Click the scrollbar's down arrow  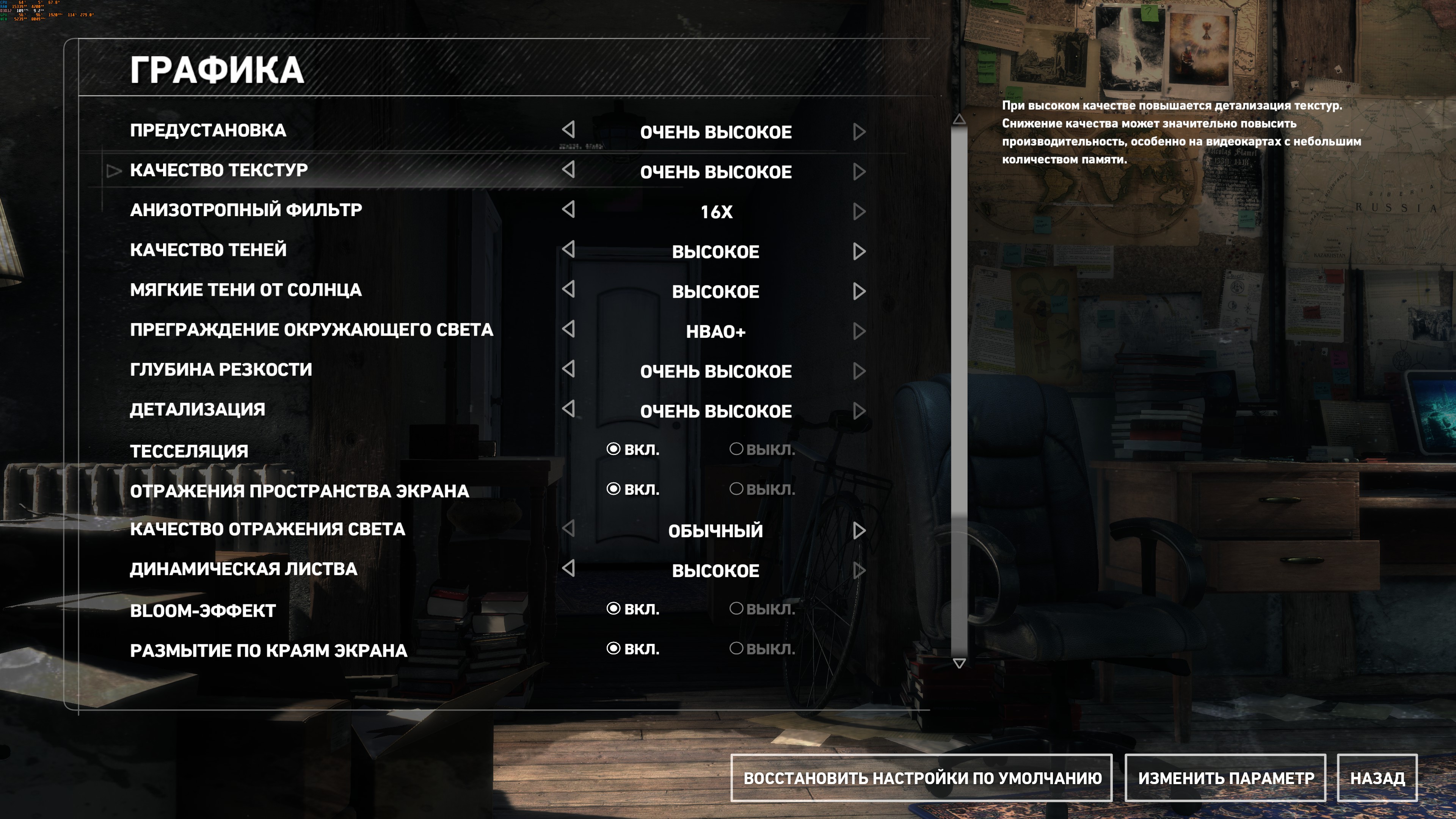959,663
